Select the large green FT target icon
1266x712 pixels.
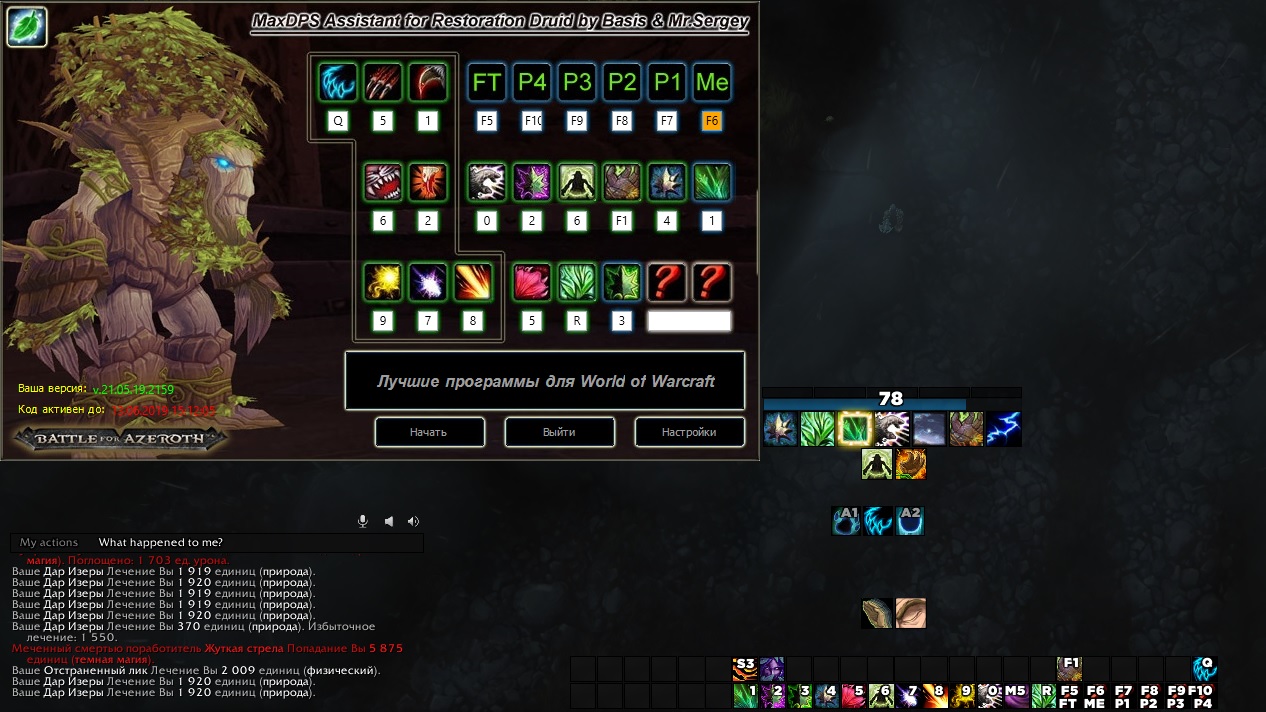pyautogui.click(x=487, y=82)
